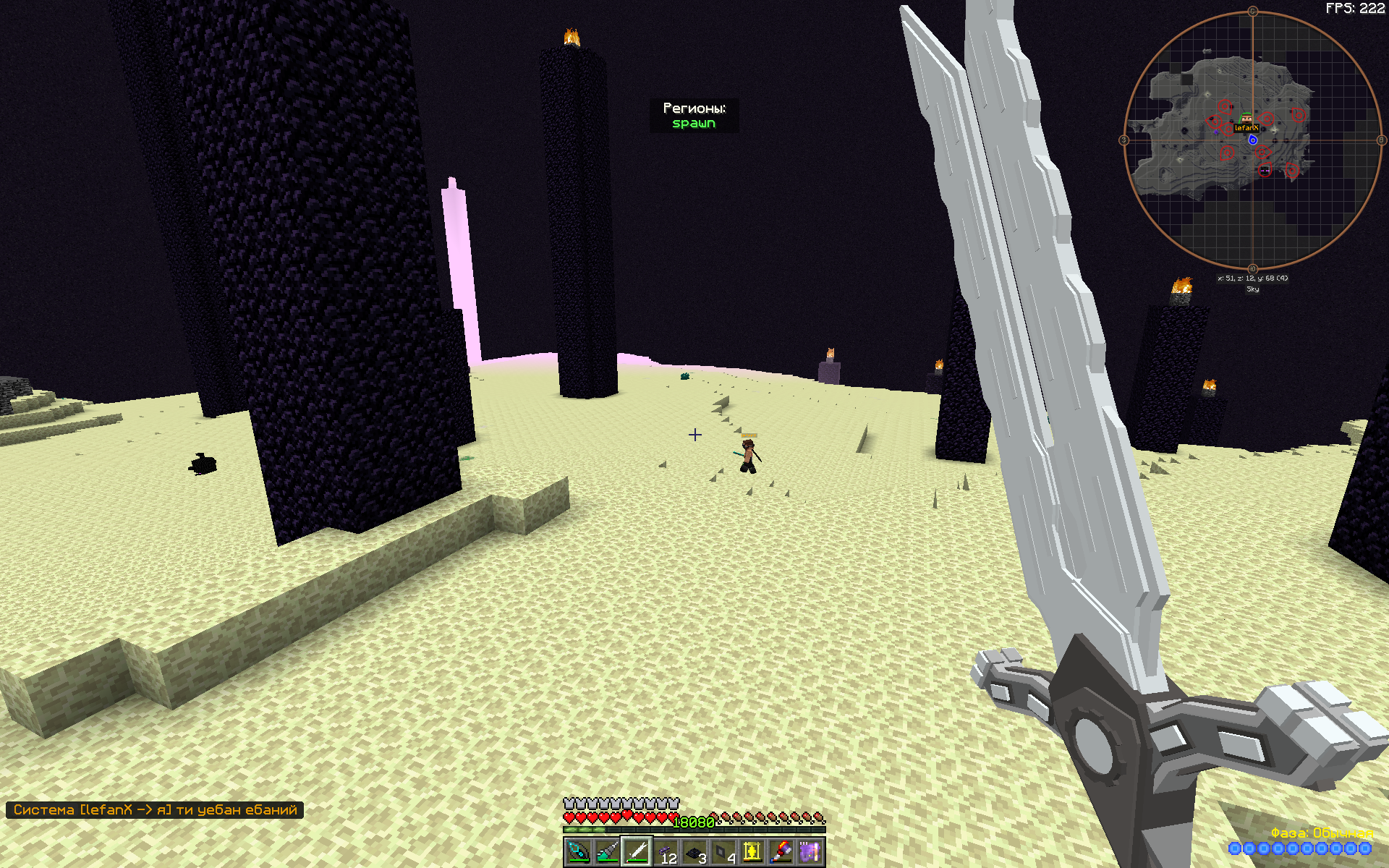
Task: Choose the purple item stack of 12
Action: (x=666, y=851)
